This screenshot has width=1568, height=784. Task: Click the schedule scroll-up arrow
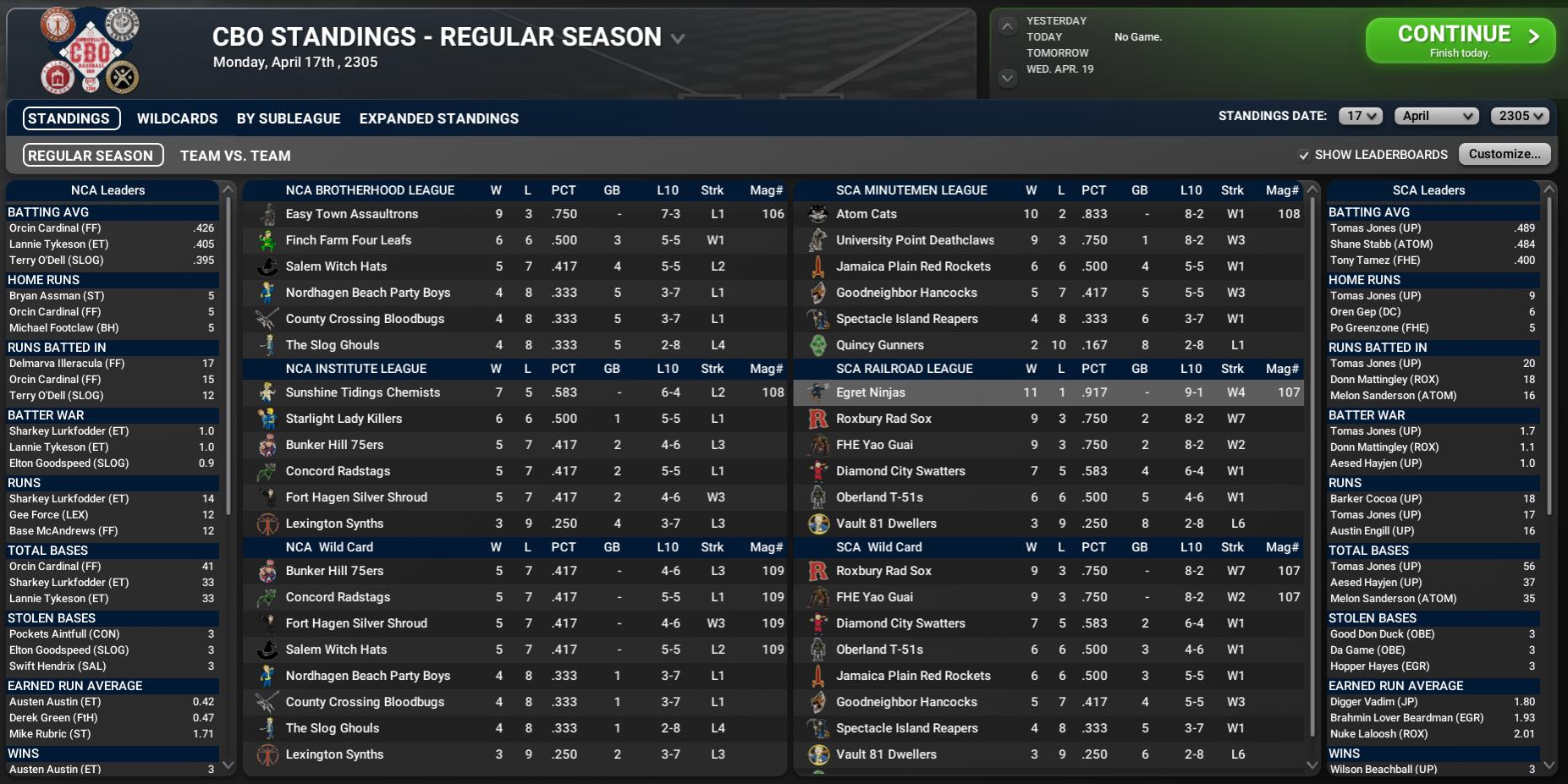tap(1007, 26)
